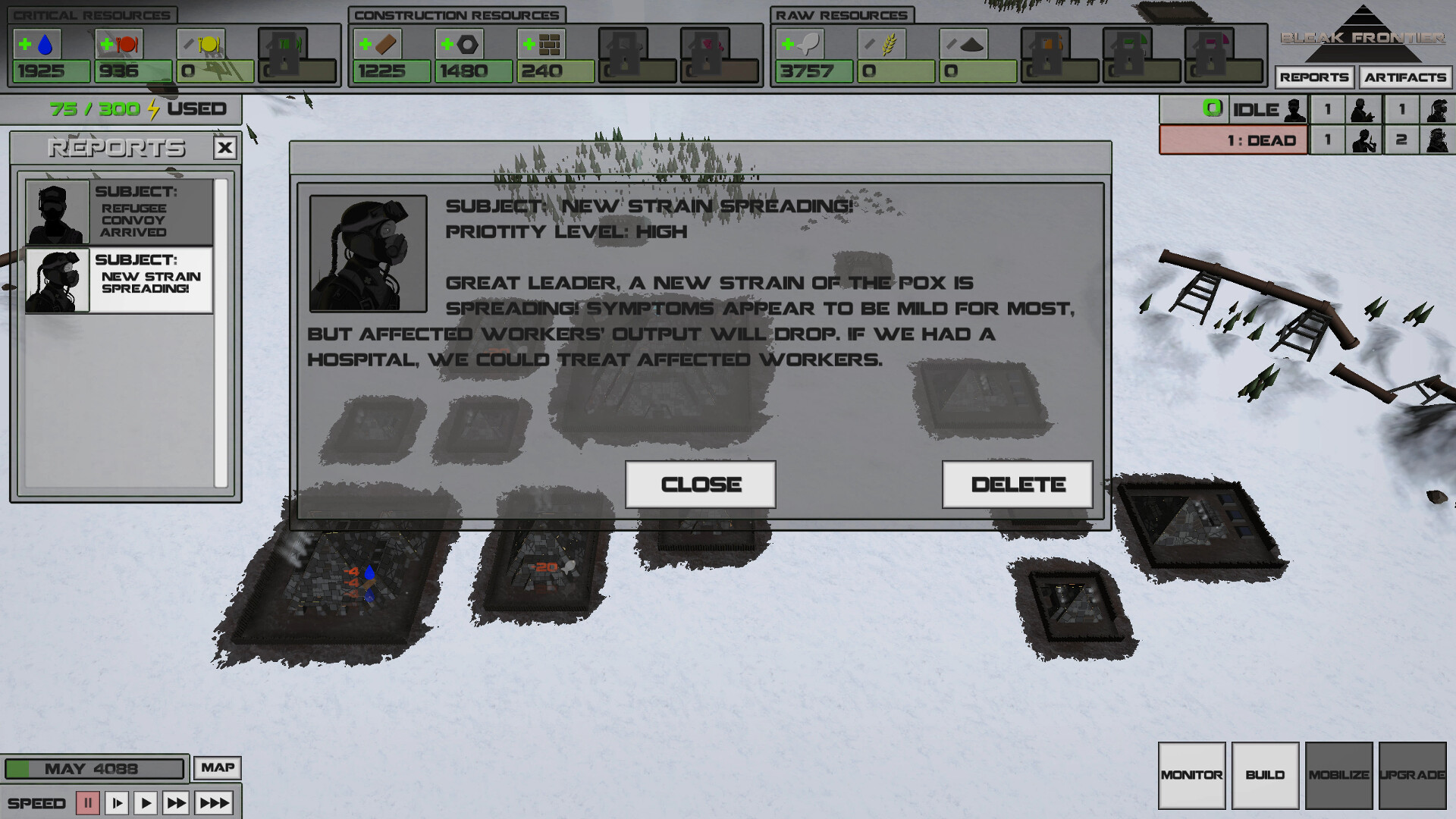Click the food resource plus icon
The width and height of the screenshot is (1456, 819).
click(107, 43)
